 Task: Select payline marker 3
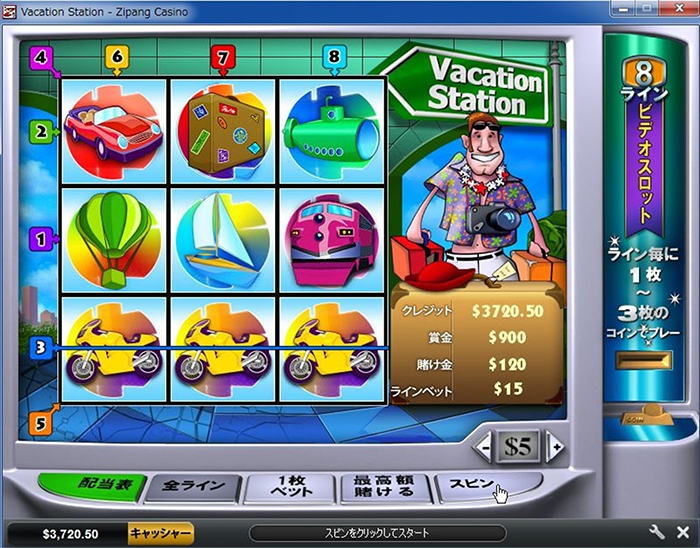[41, 347]
